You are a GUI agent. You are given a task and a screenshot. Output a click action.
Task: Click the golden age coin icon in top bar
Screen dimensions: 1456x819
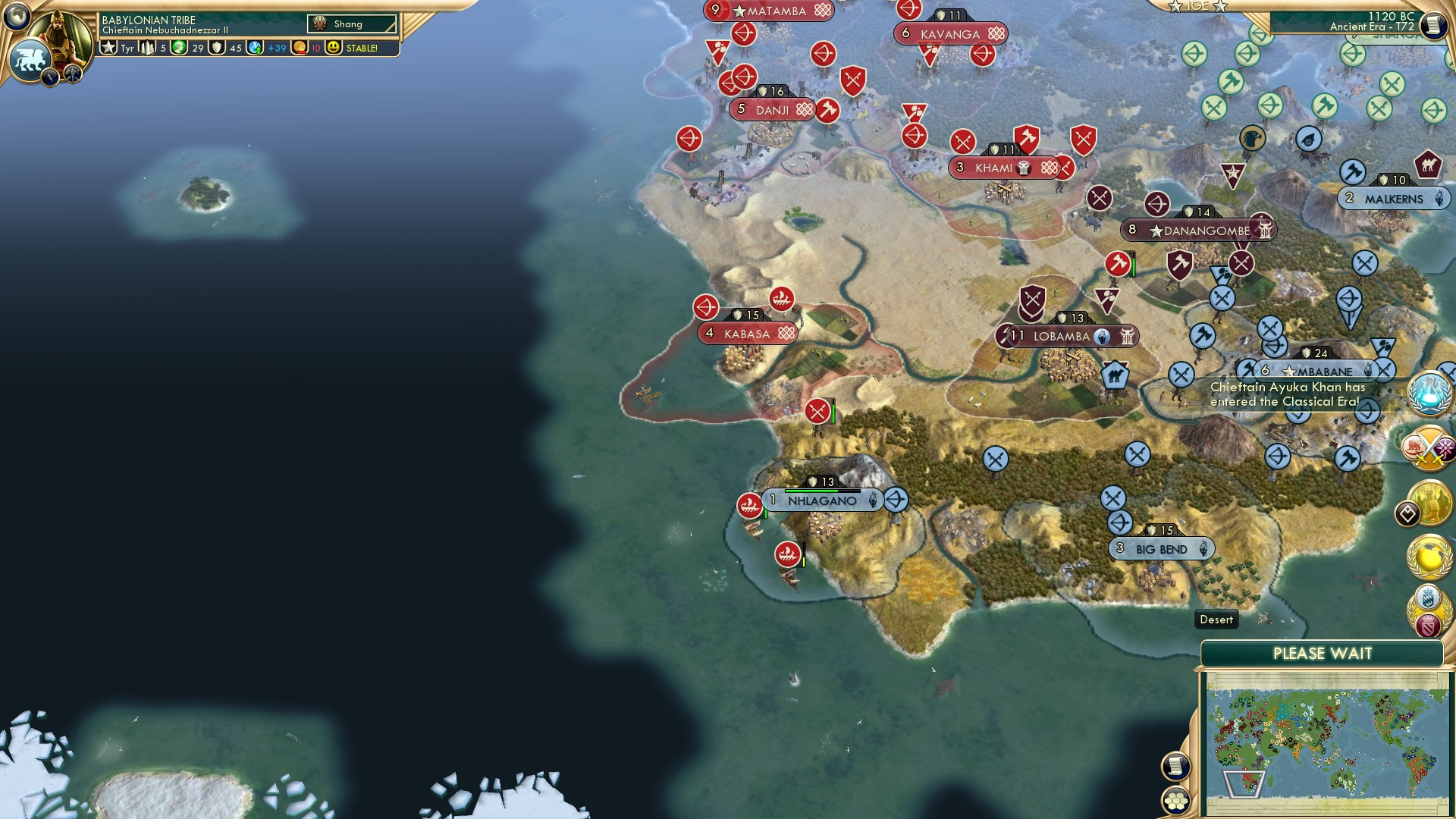(300, 48)
